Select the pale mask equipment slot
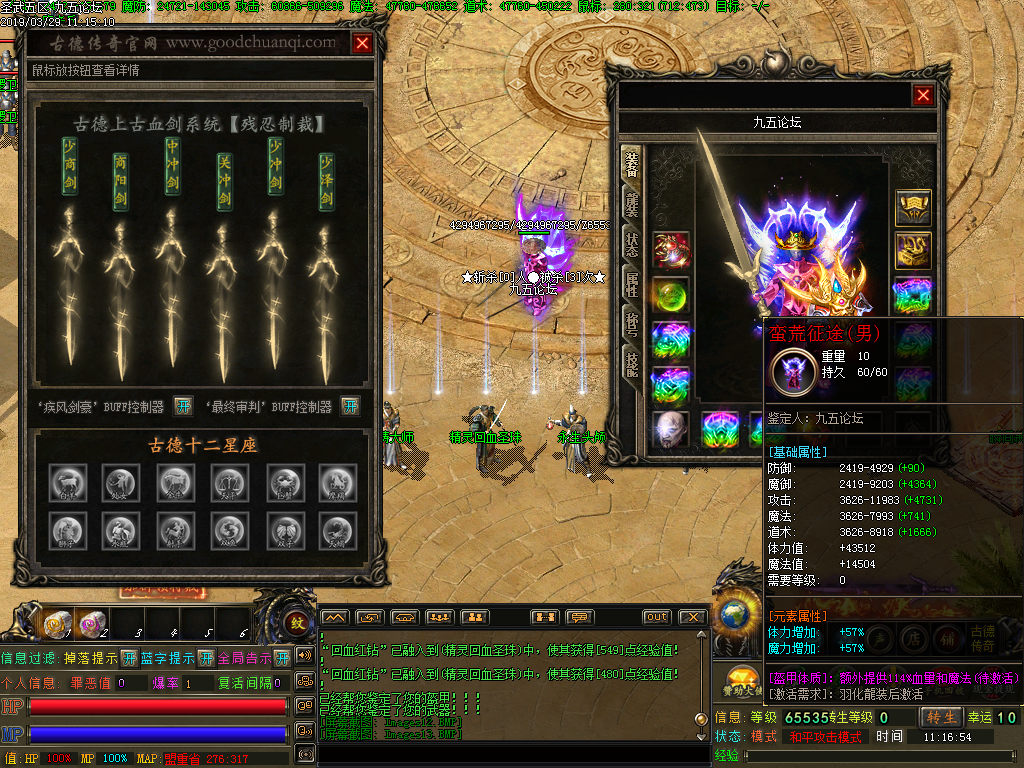 pos(670,429)
